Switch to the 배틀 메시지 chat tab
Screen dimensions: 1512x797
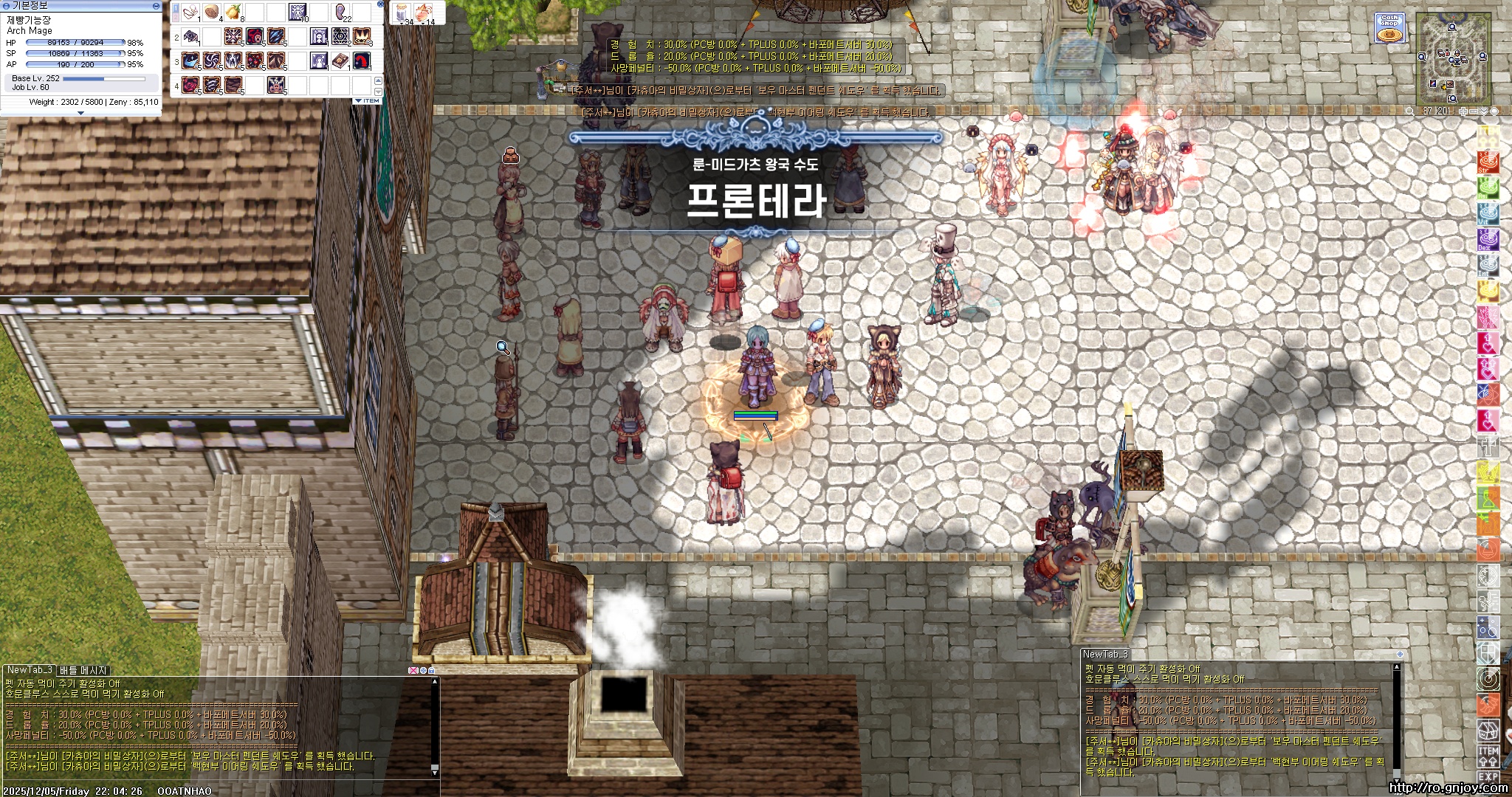tap(81, 670)
